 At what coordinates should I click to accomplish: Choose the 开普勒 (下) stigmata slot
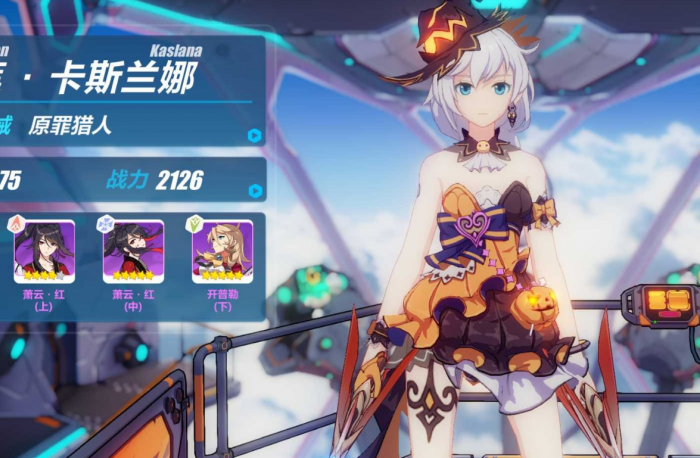pyautogui.click(x=224, y=251)
